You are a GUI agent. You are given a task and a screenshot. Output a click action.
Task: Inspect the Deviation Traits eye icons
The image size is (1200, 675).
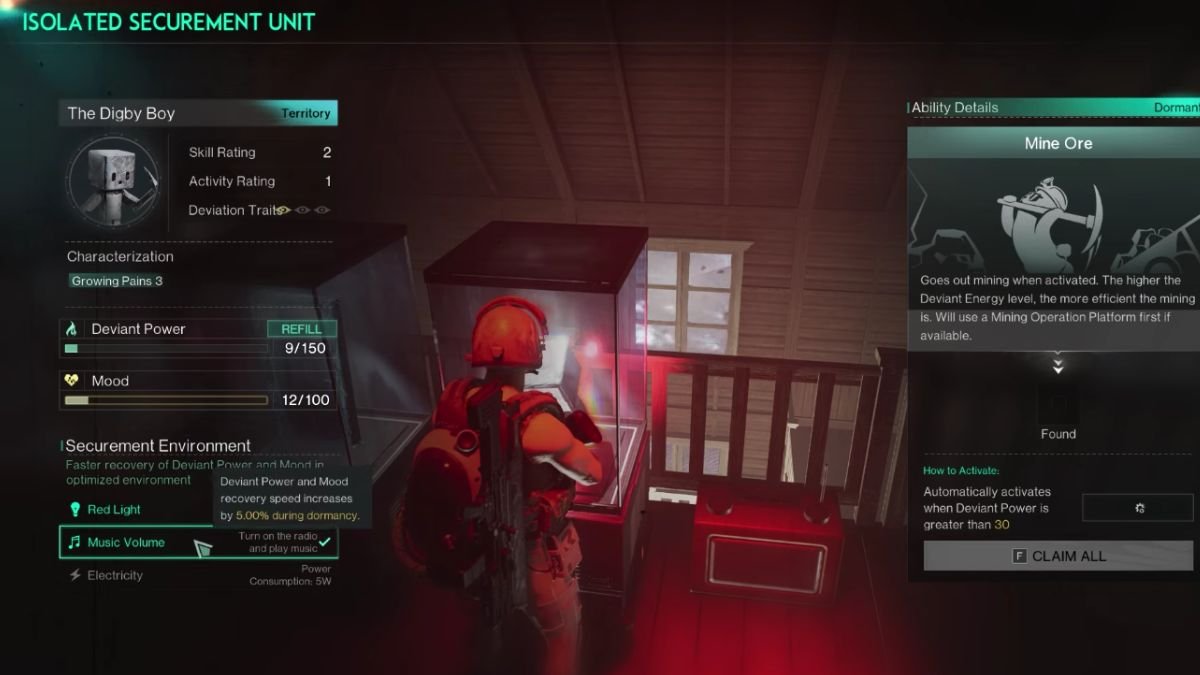[302, 210]
